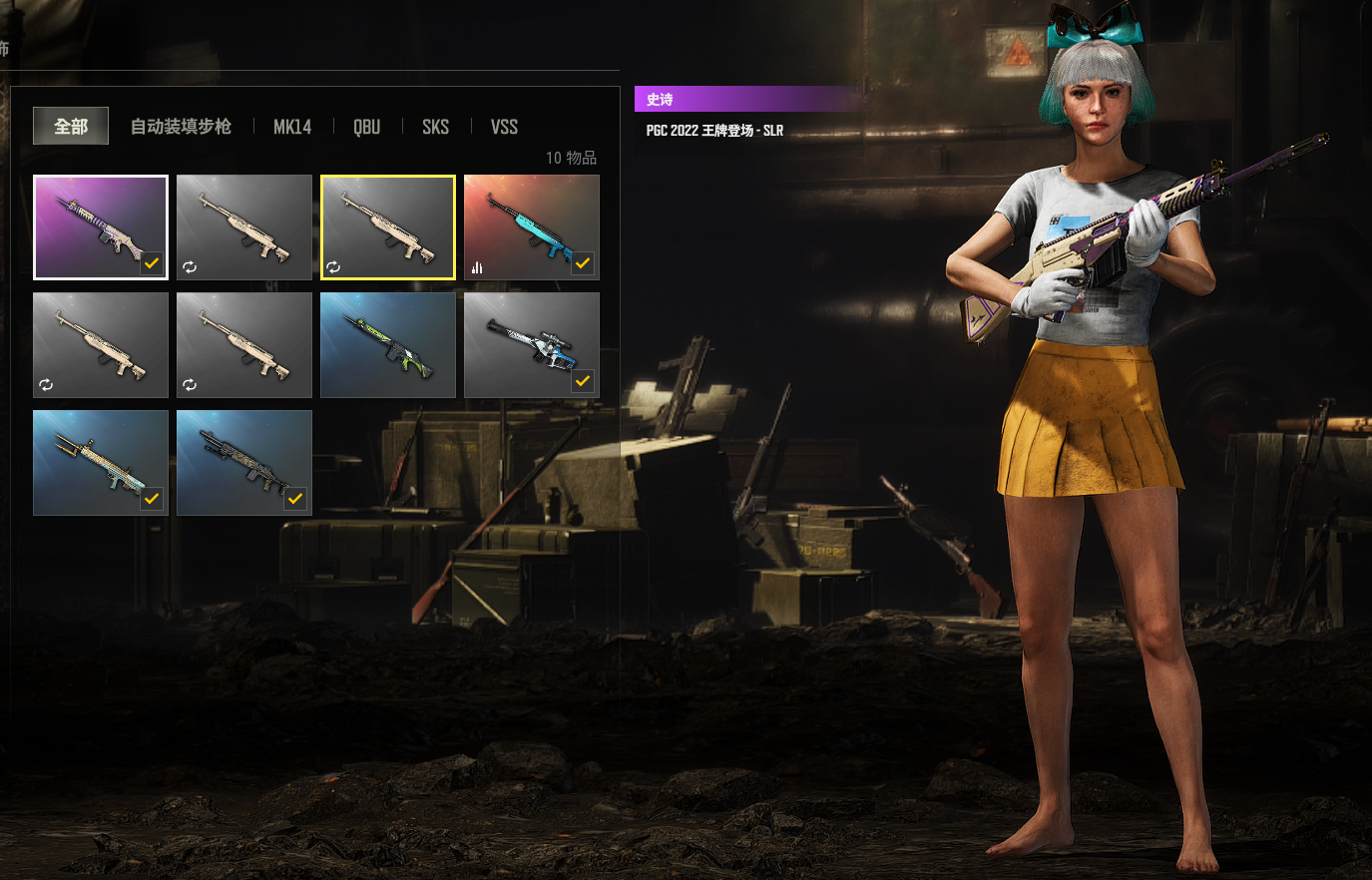
Task: Choose the SKS tab
Action: (x=435, y=127)
